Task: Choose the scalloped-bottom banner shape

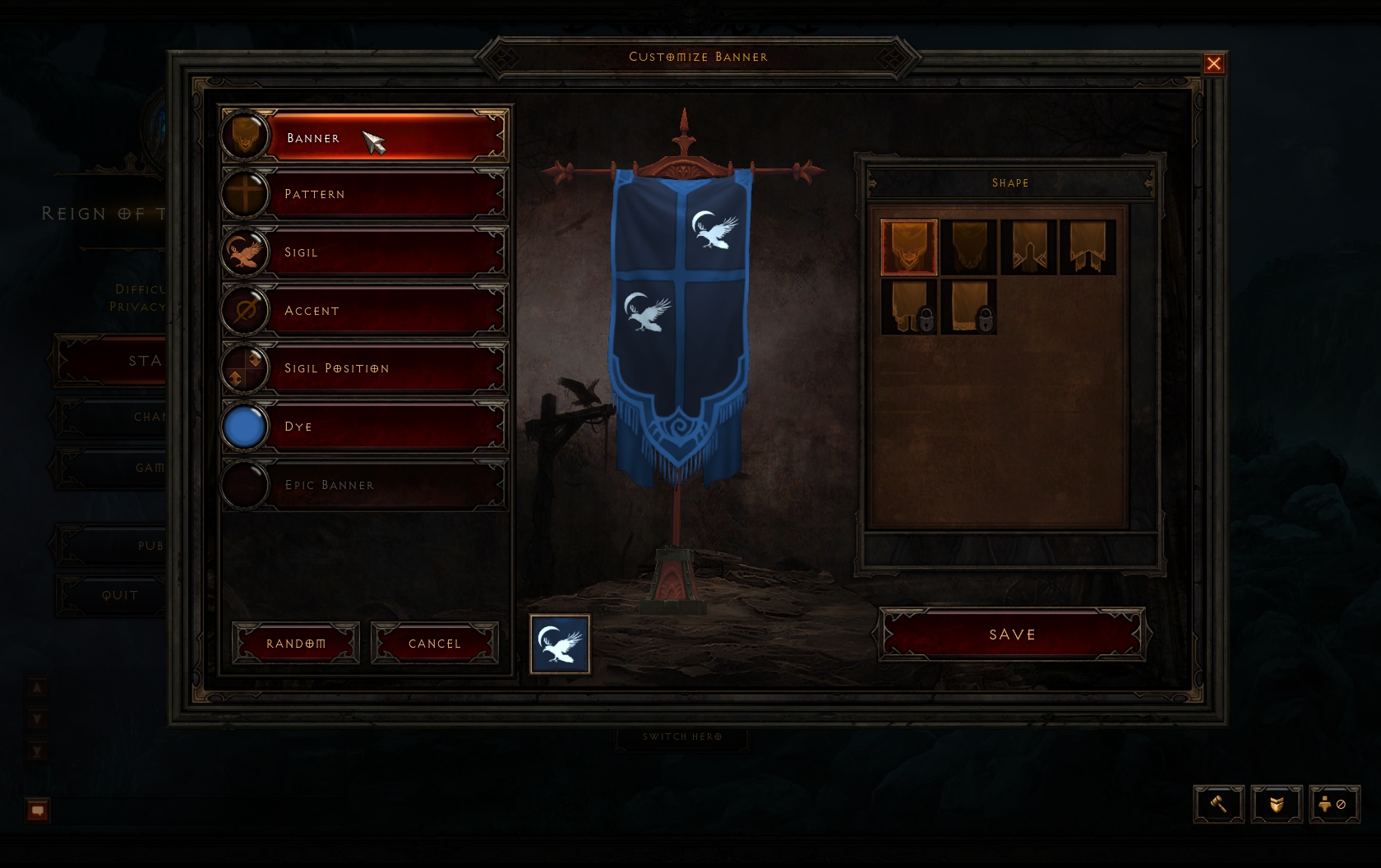Action: (969, 247)
